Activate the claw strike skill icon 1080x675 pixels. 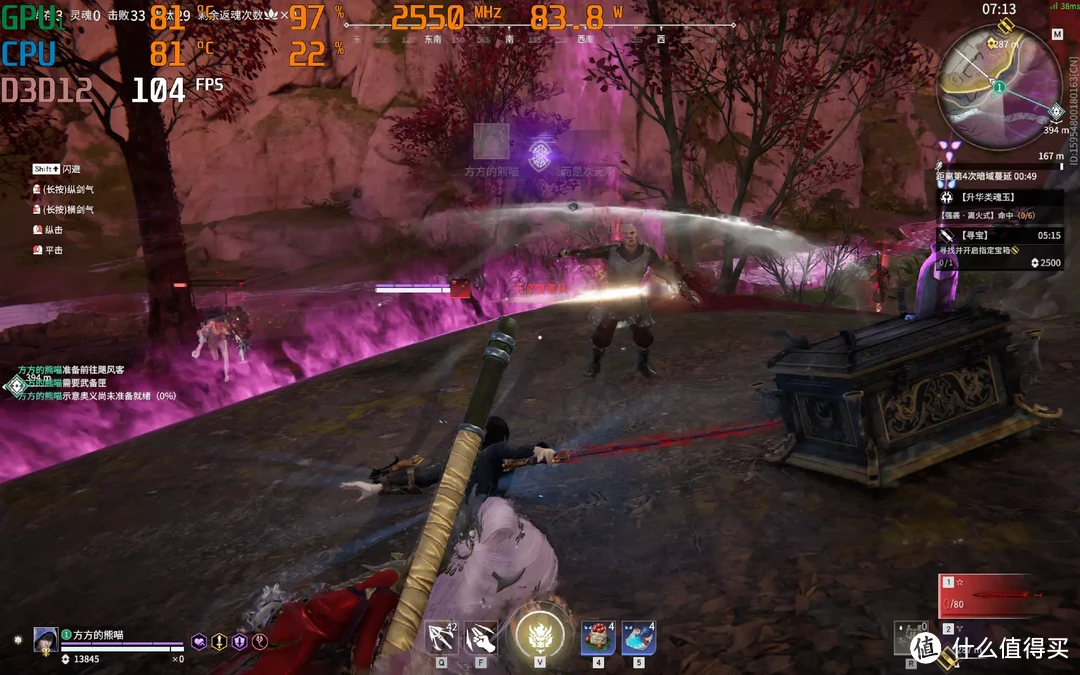[x=481, y=636]
